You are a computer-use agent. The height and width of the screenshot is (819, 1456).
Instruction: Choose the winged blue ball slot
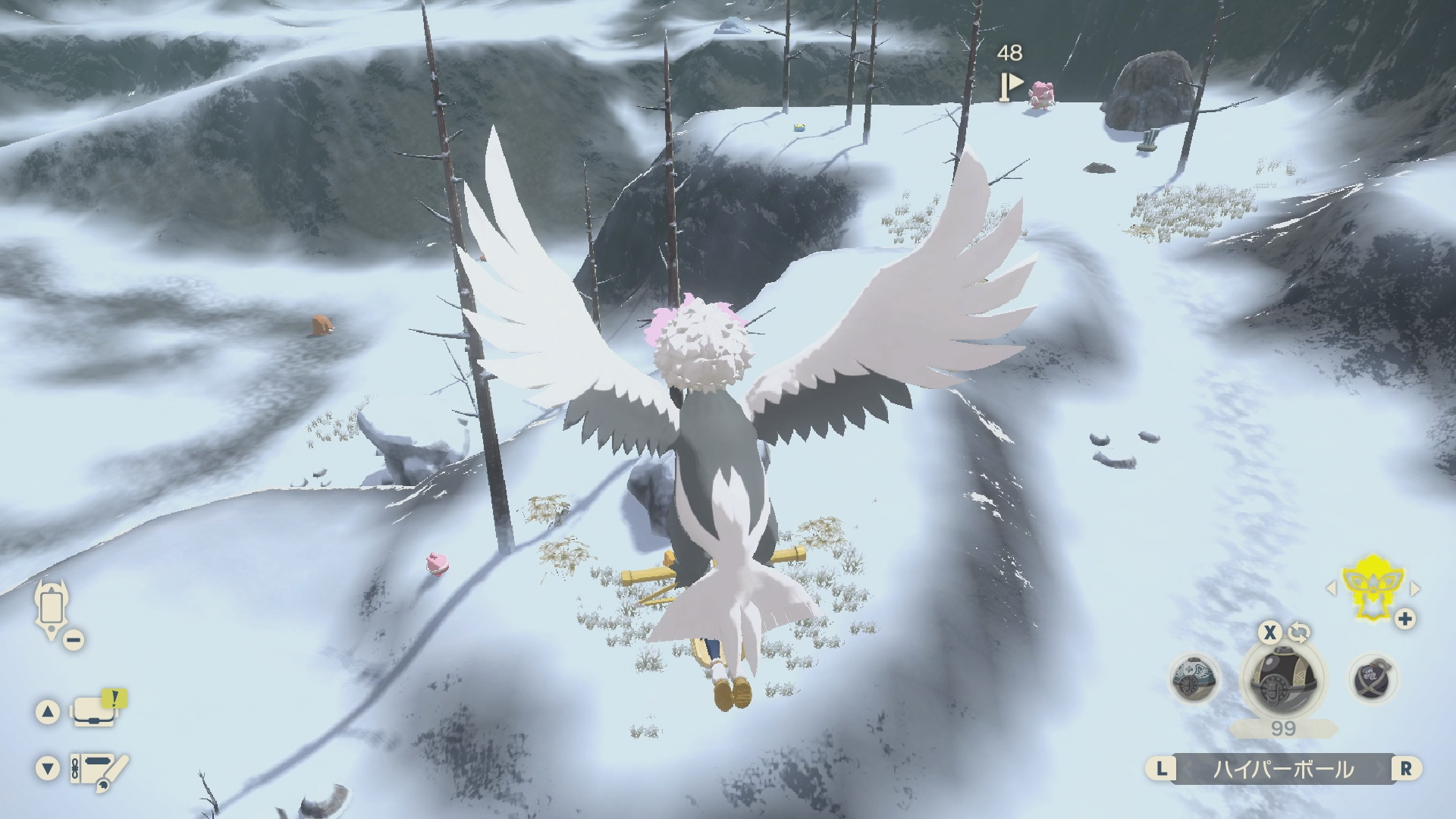[1195, 679]
